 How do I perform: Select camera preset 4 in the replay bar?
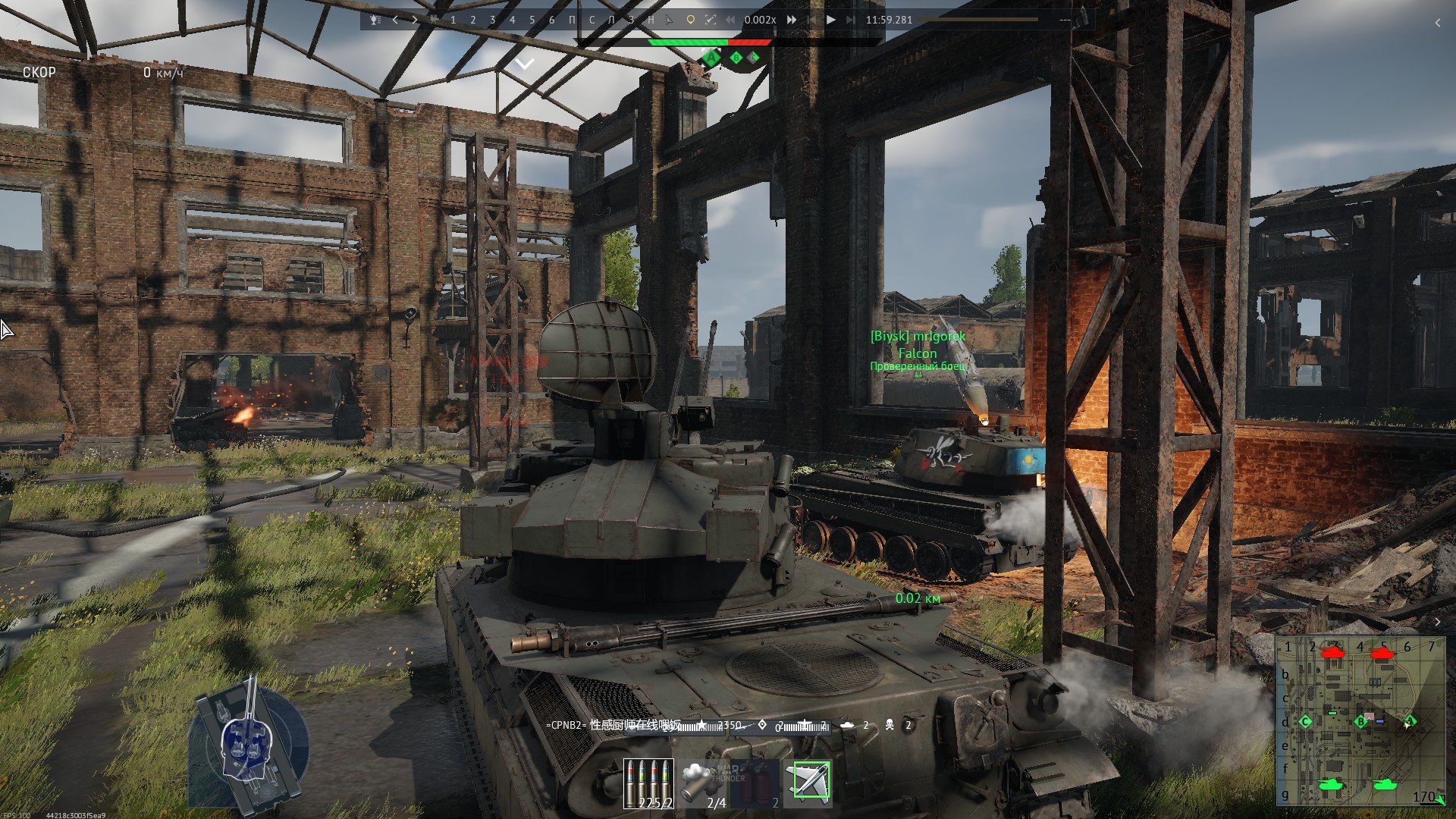tap(513, 20)
